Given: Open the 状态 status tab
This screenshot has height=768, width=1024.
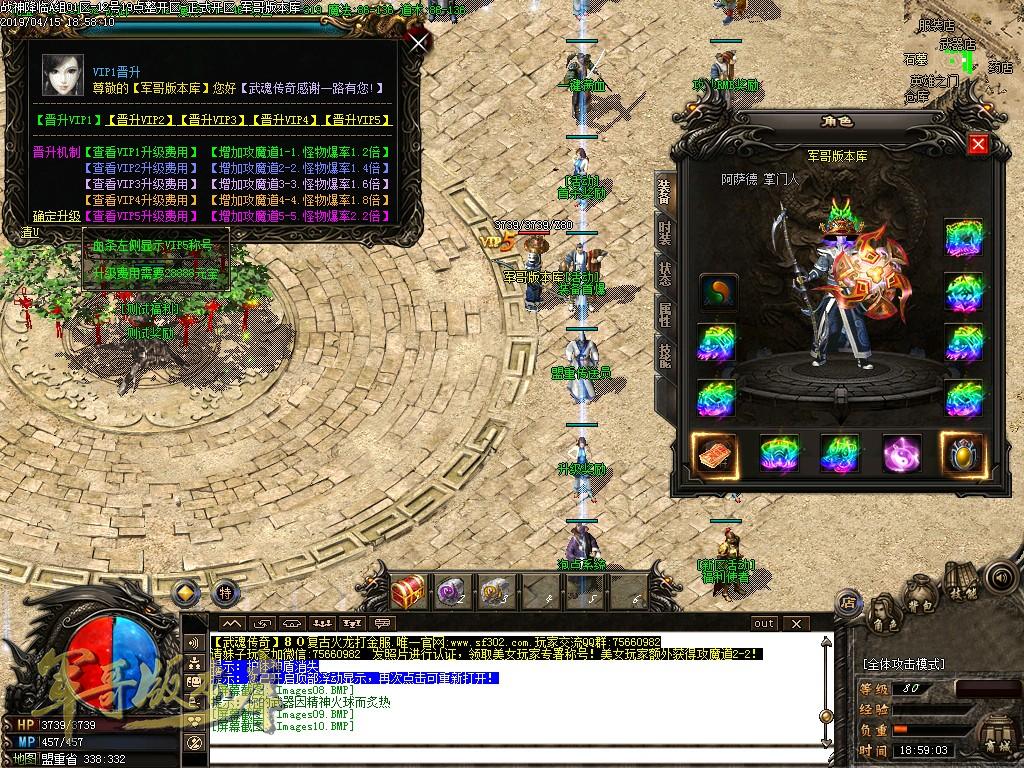Looking at the screenshot, I should [664, 273].
